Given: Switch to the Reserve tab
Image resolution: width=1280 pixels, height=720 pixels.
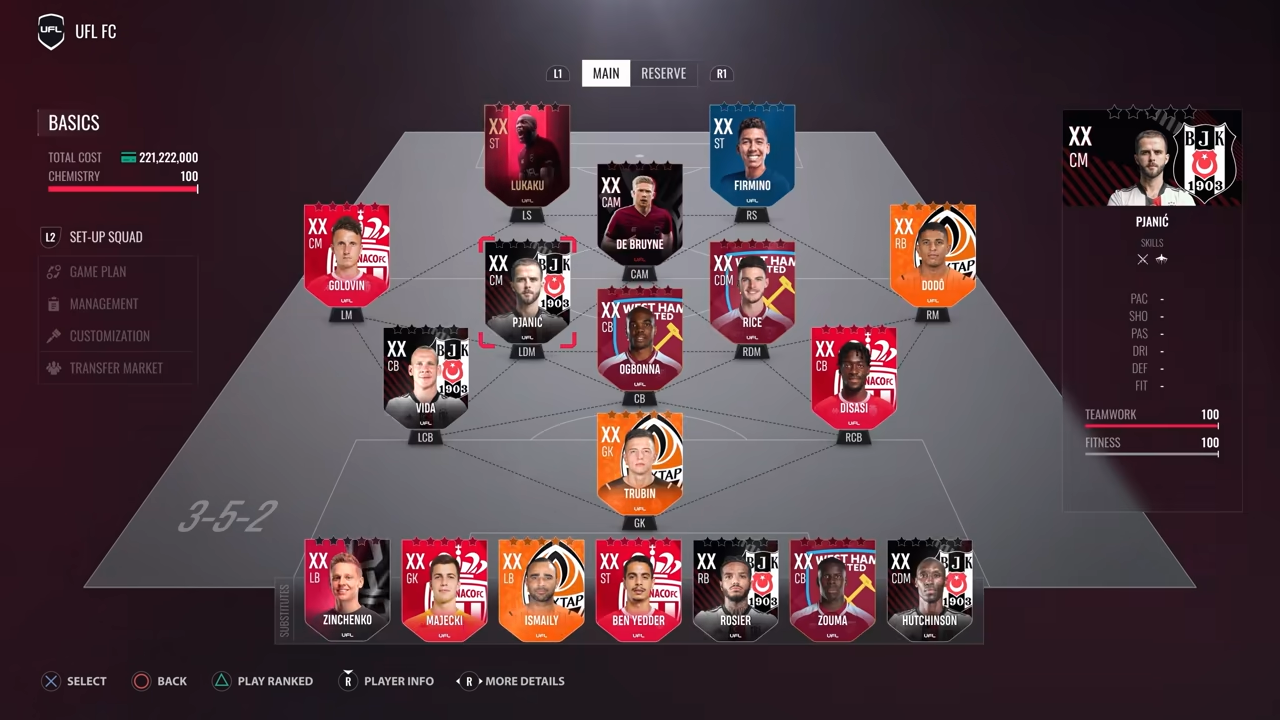Looking at the screenshot, I should (x=663, y=73).
